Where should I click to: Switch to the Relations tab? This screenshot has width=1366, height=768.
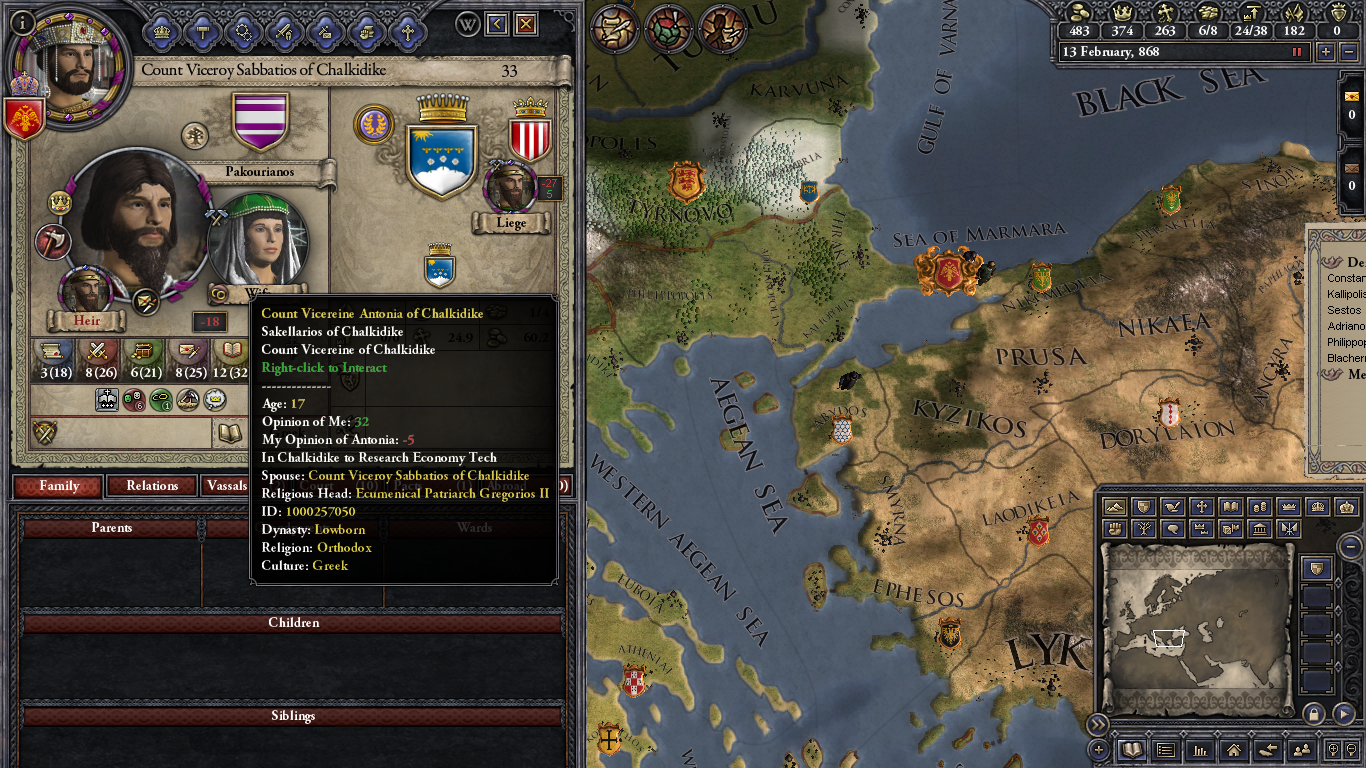tap(151, 486)
